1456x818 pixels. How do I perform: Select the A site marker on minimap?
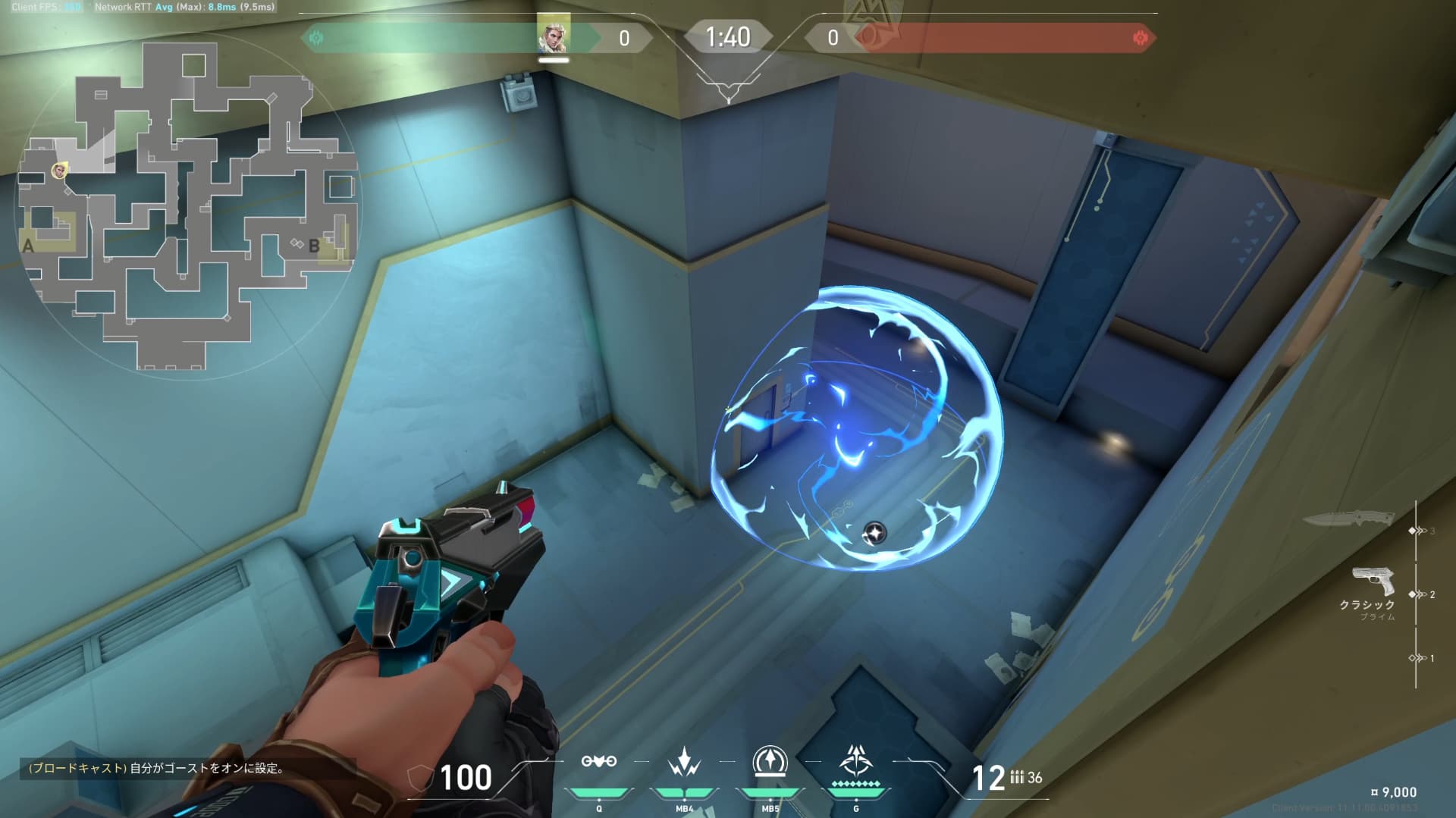point(29,246)
